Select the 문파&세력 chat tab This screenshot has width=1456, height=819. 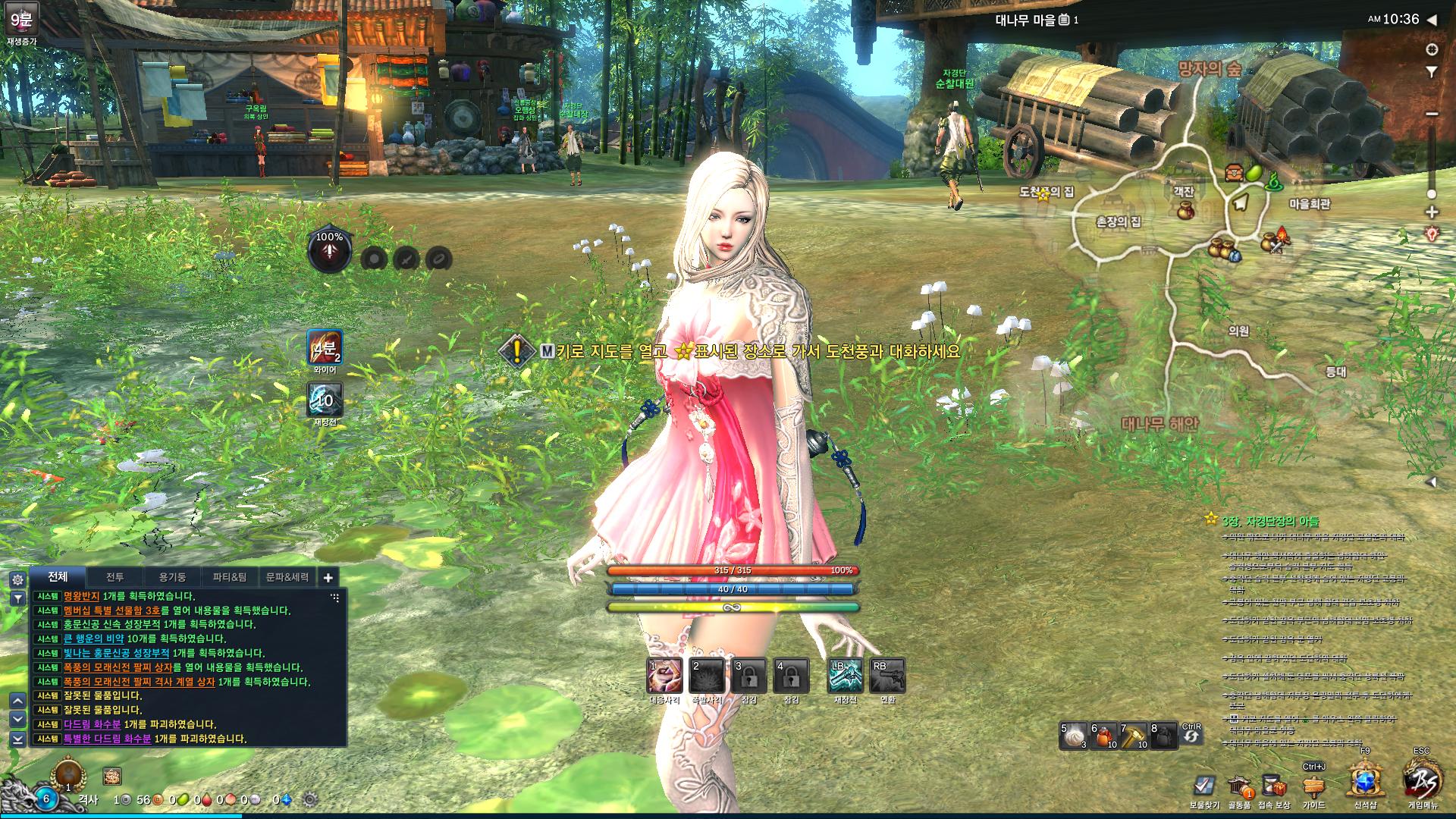click(x=287, y=577)
